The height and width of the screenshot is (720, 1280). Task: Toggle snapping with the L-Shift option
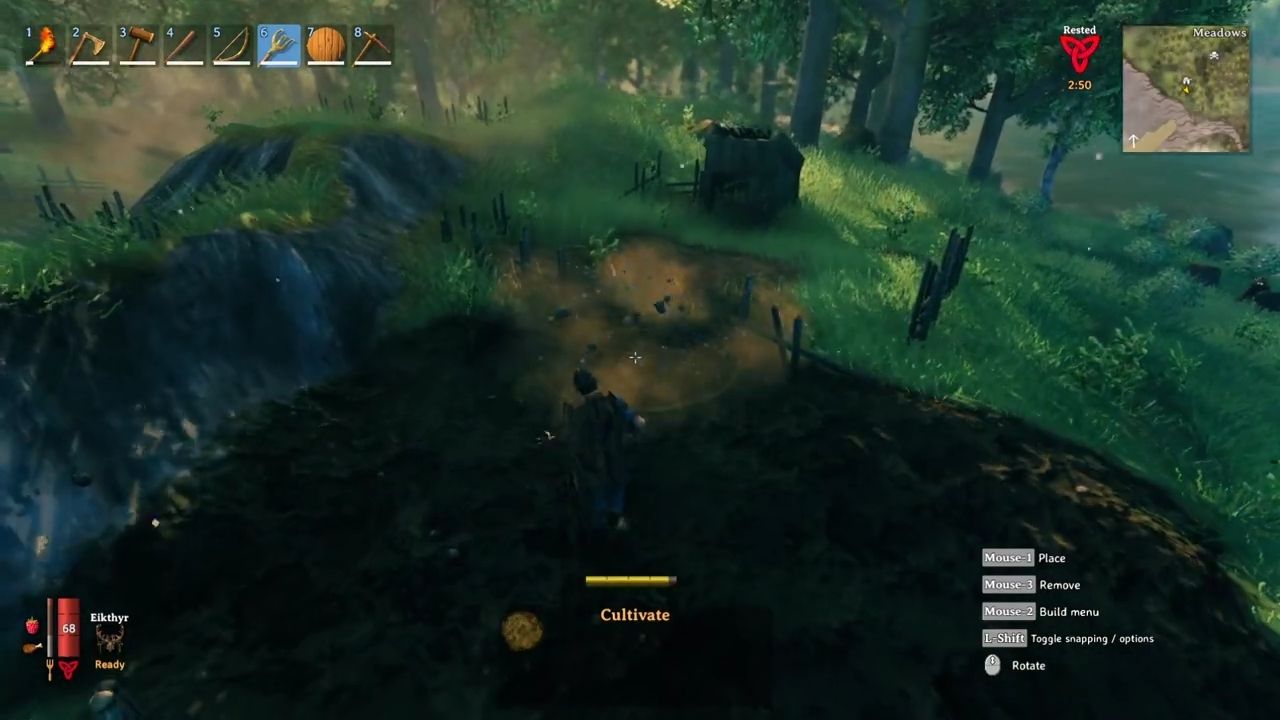pos(1005,638)
